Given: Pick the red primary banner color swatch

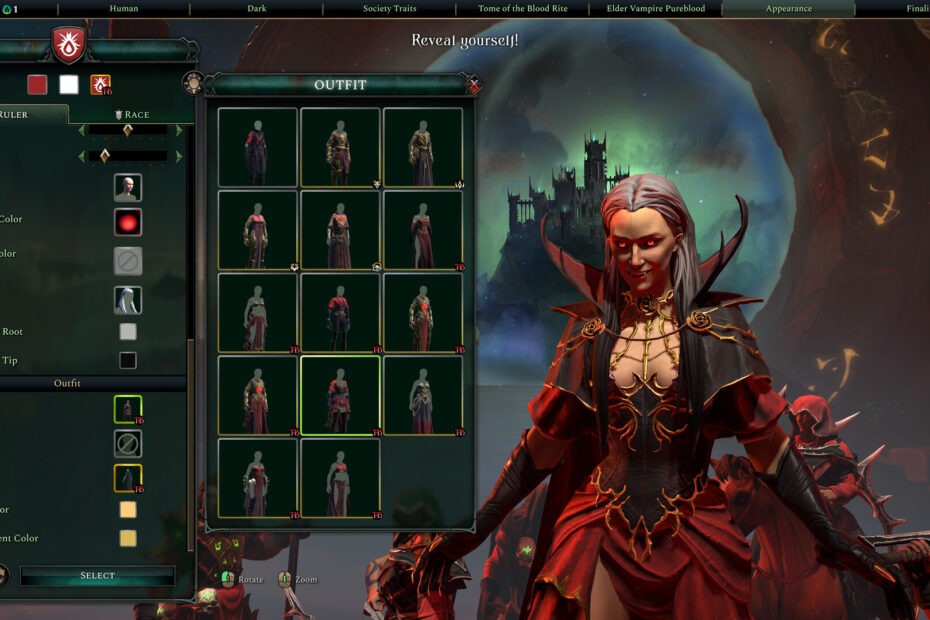Looking at the screenshot, I should [x=37, y=85].
